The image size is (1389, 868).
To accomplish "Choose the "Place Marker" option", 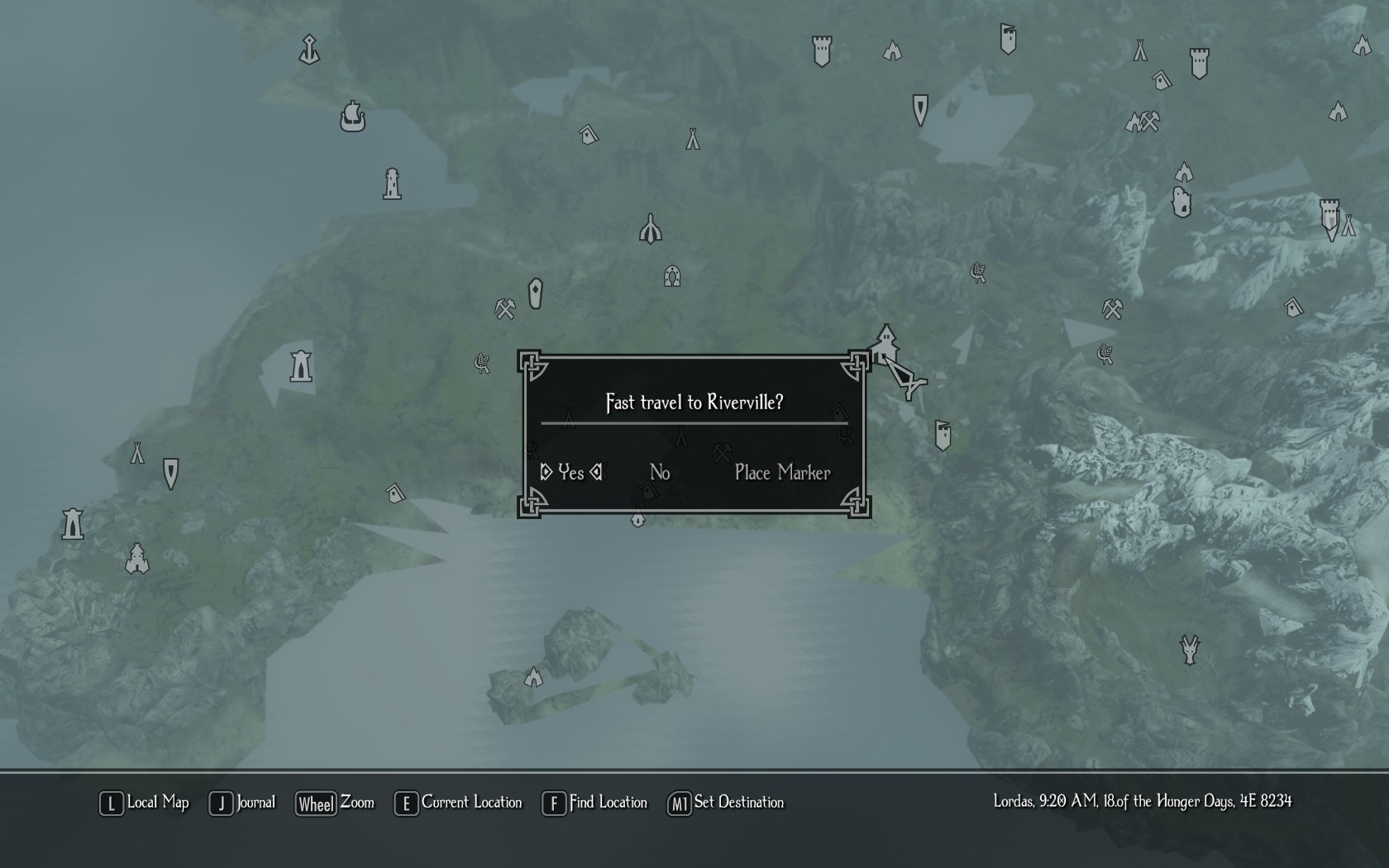I will click(782, 472).
